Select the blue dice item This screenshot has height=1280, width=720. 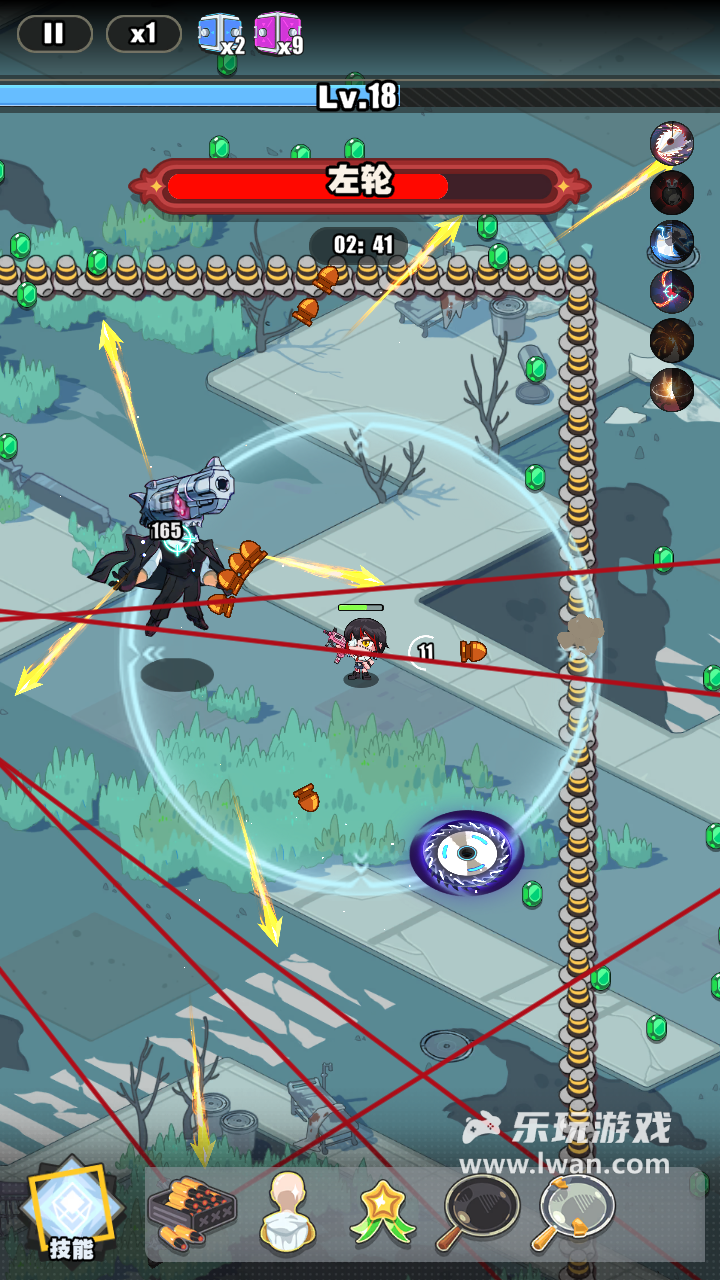tap(217, 33)
